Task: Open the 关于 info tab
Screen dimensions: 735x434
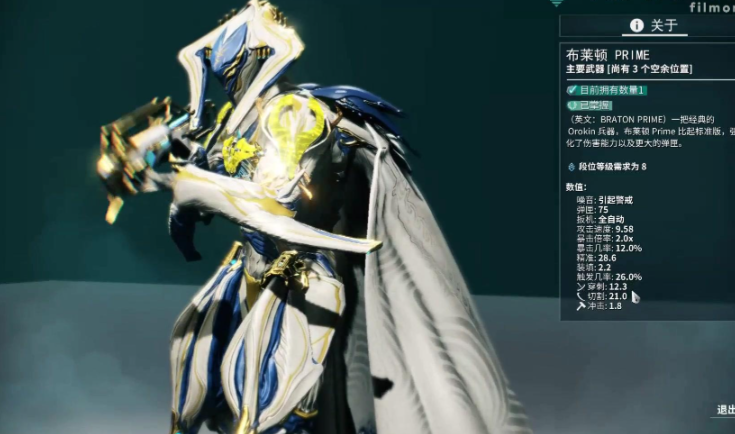Action: pos(653,26)
